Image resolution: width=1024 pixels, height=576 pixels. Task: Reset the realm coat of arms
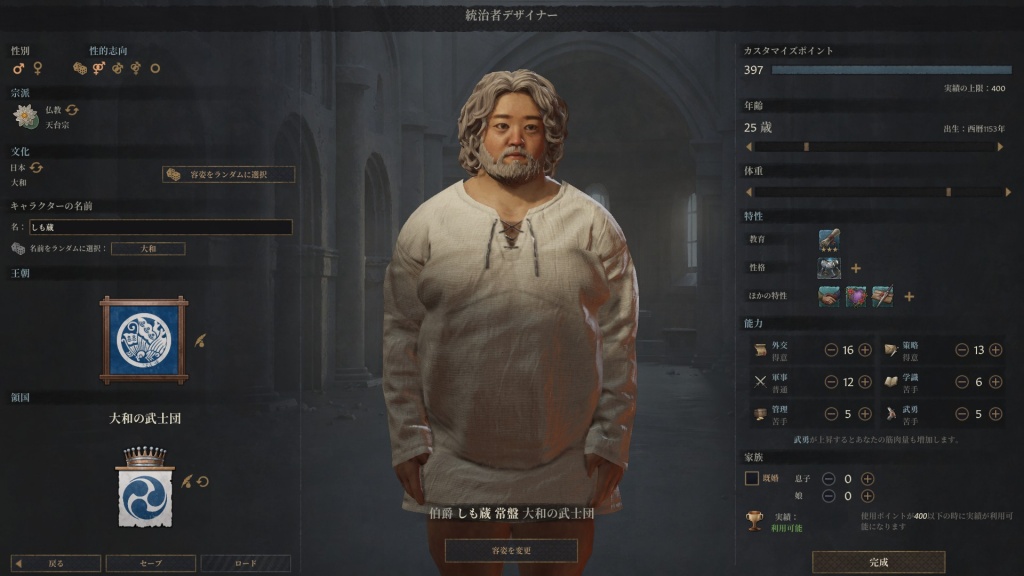coord(202,481)
